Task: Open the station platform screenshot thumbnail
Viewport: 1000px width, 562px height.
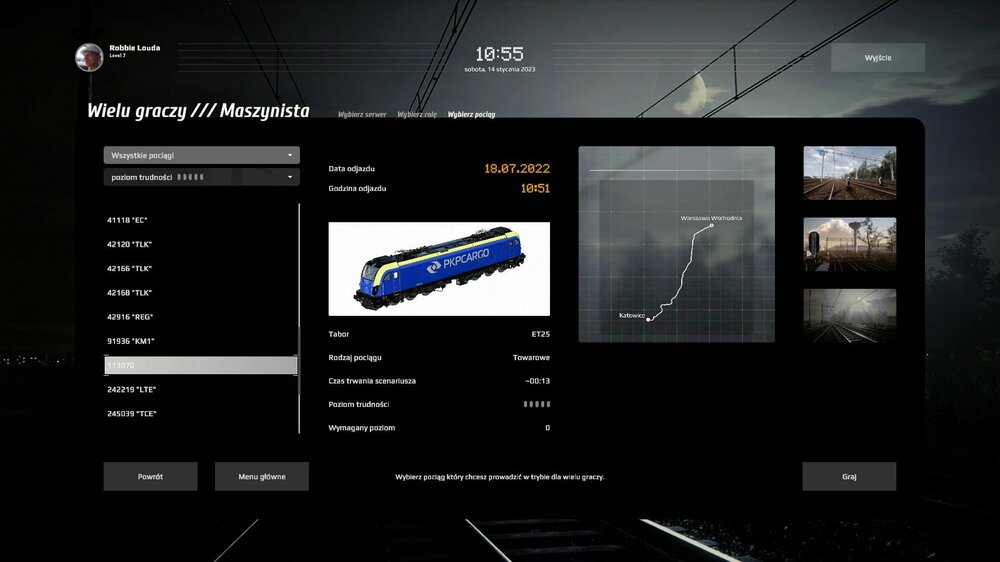Action: [x=849, y=173]
